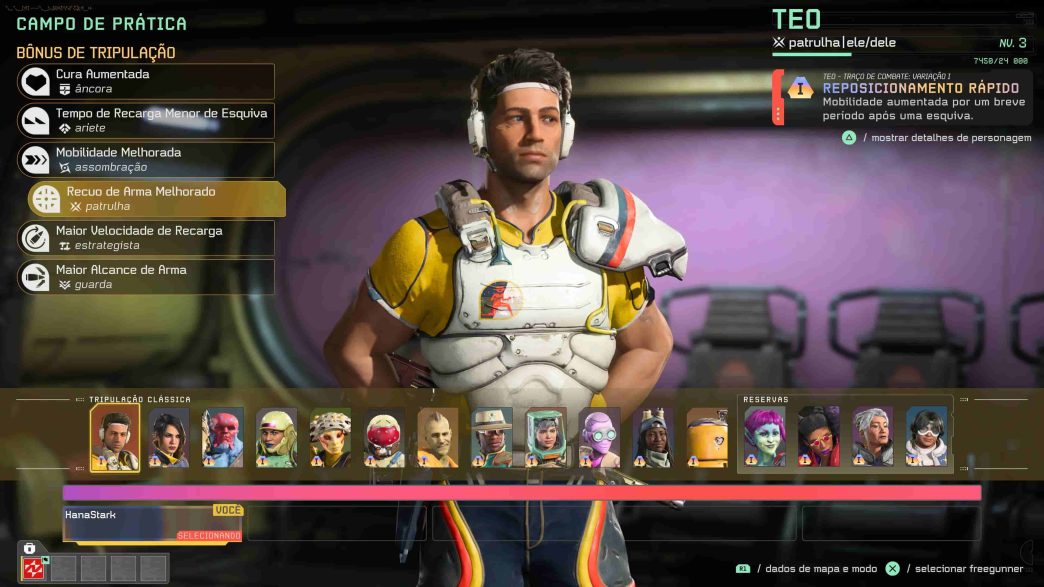Choose the red mushroom-headed character portrait

384,437
